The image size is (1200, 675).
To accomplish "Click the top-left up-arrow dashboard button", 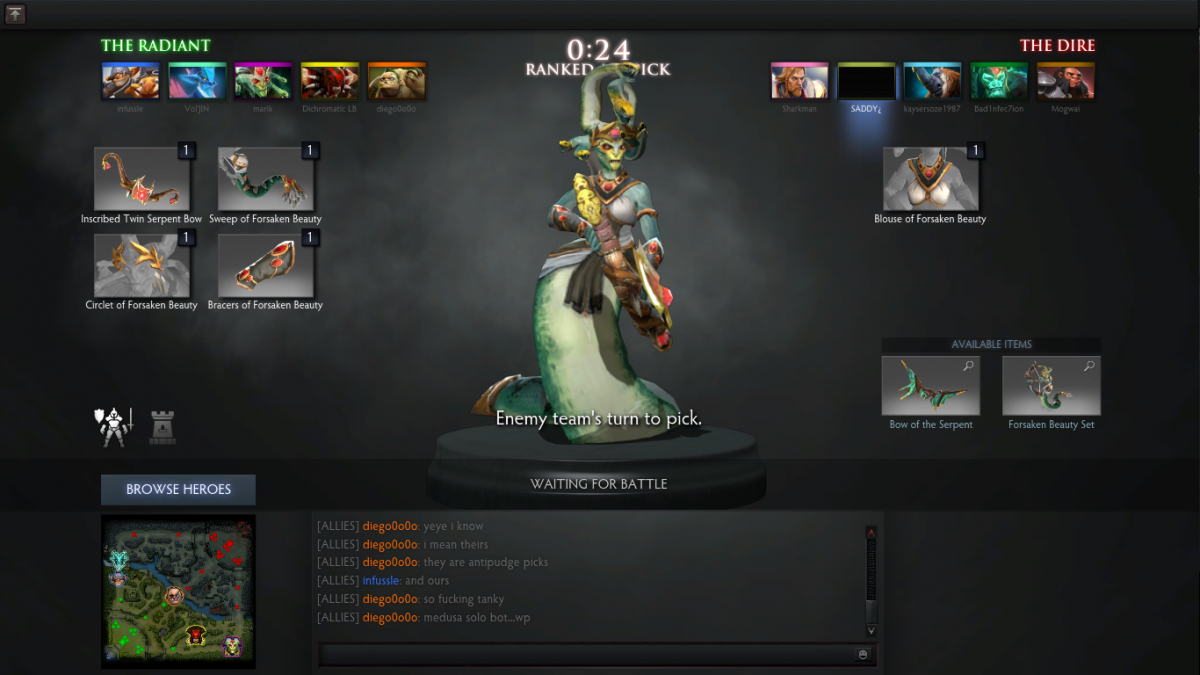I will pos(15,14).
